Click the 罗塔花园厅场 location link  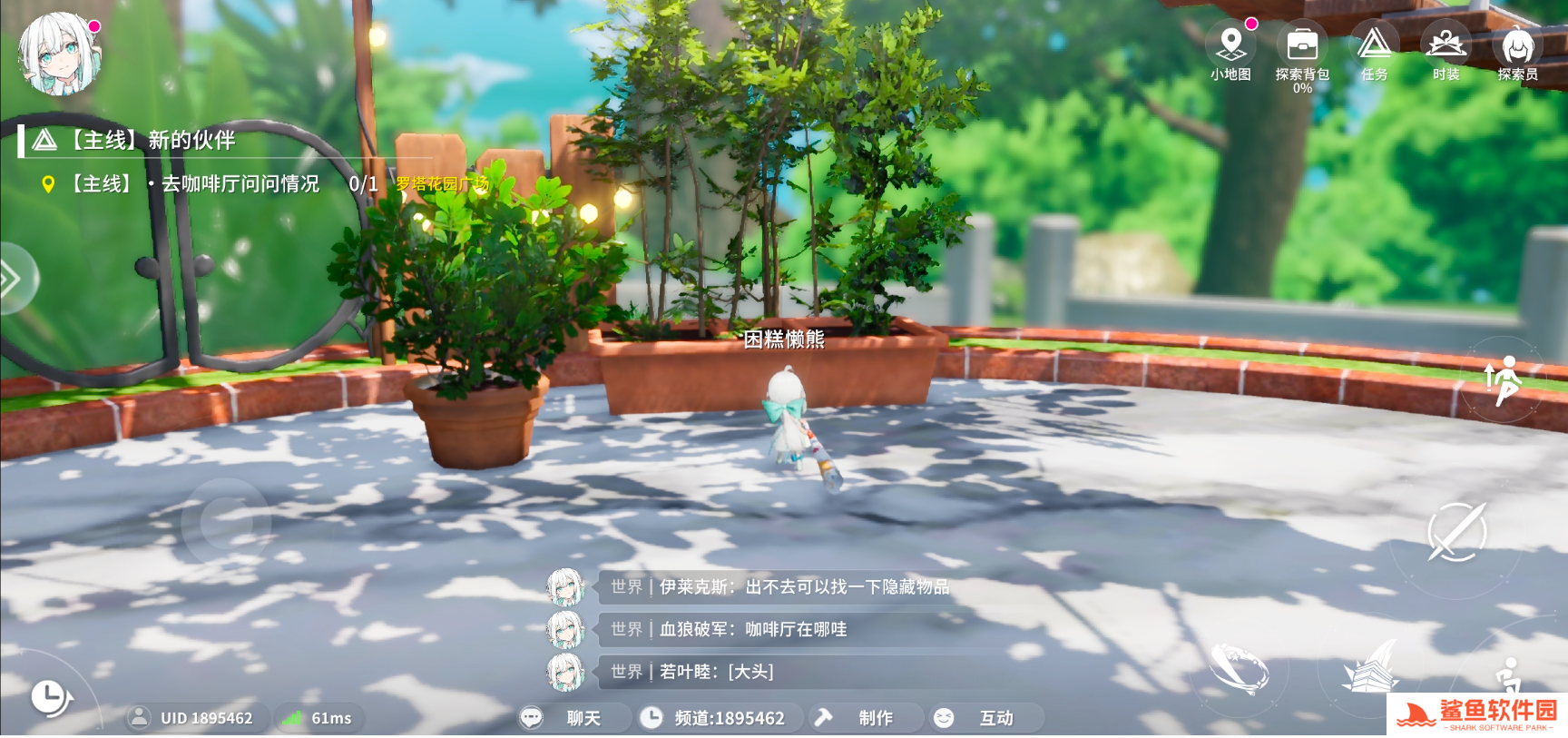(441, 184)
